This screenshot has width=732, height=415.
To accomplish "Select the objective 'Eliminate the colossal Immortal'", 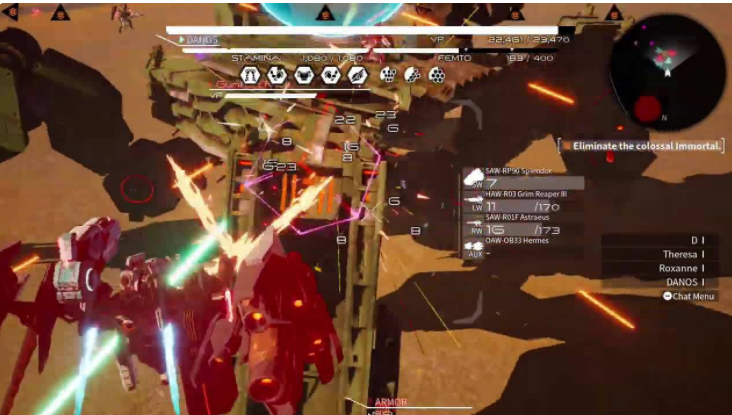I will pos(643,146).
